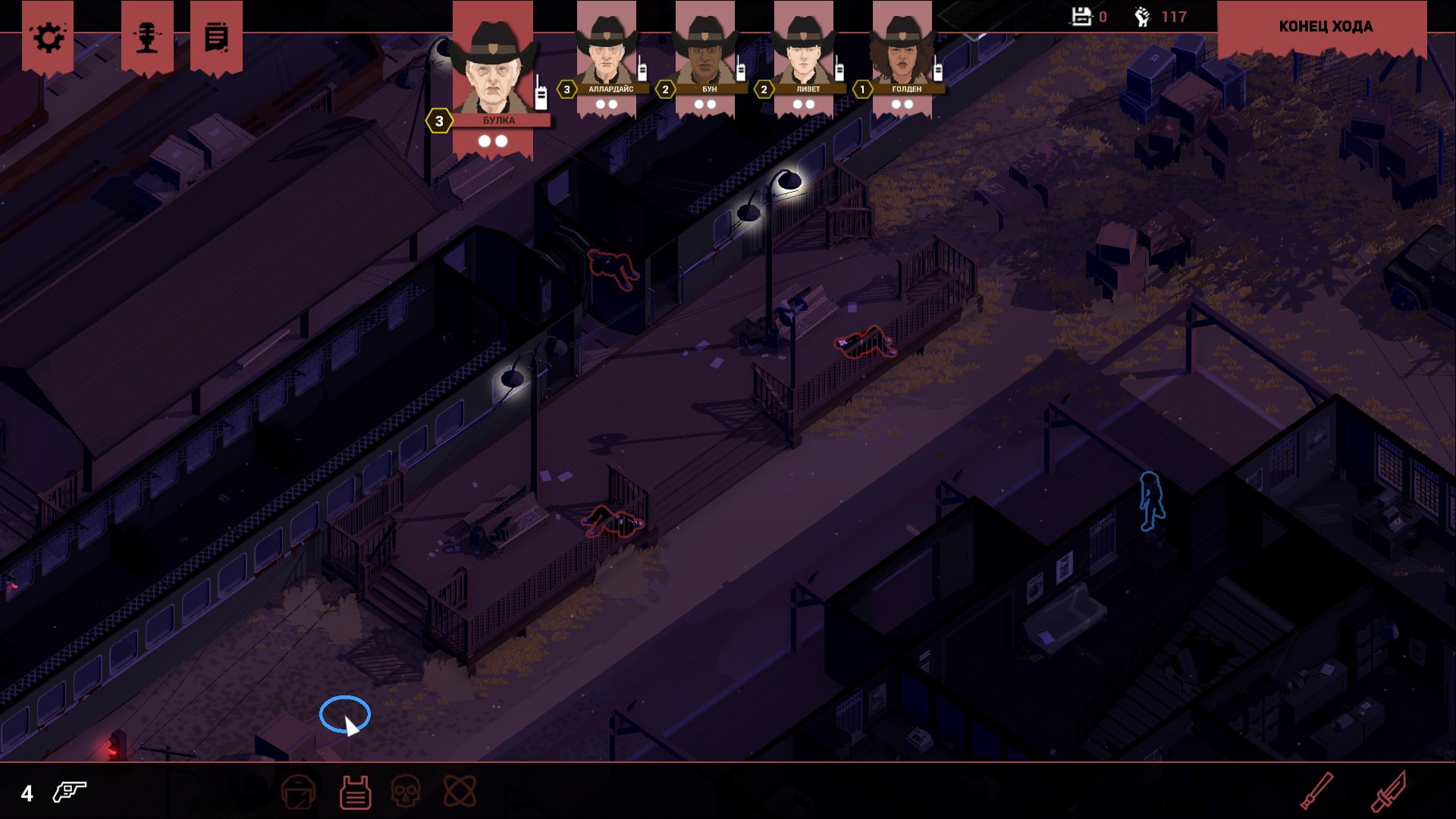Image resolution: width=1456 pixels, height=819 pixels.
Task: Click the helmet equipment icon
Action: pos(298,792)
